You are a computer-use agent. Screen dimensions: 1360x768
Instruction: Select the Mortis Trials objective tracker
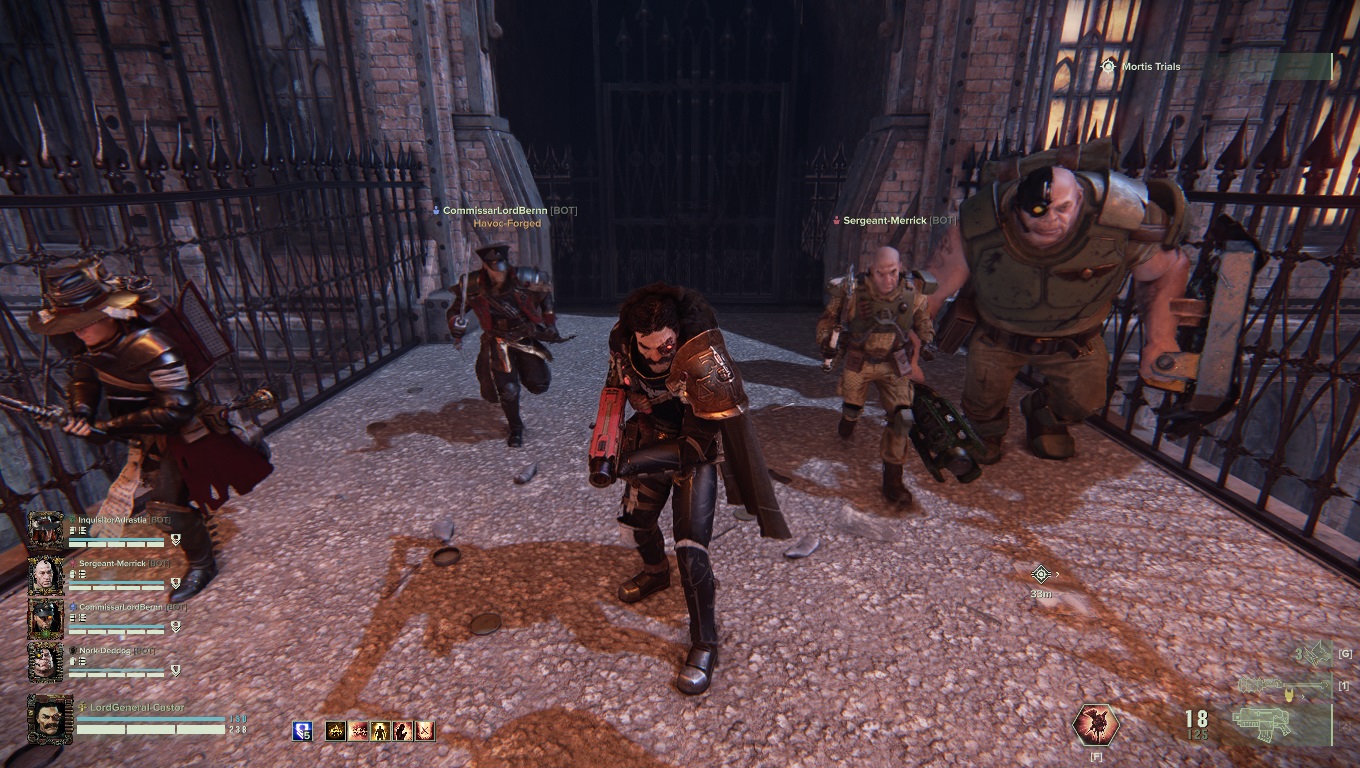click(x=1150, y=67)
